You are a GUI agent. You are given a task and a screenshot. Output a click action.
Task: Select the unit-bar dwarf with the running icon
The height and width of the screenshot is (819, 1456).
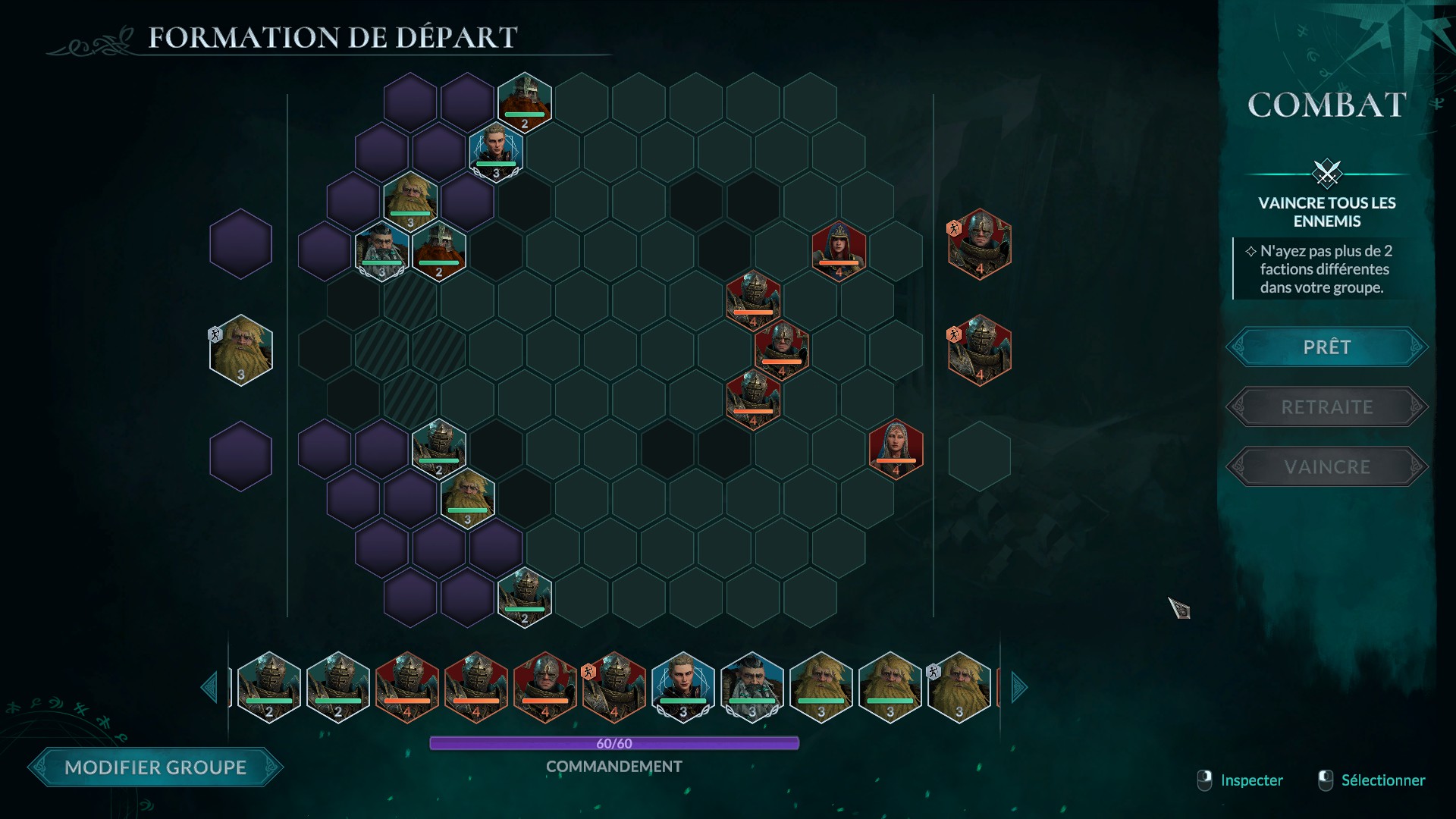(959, 687)
